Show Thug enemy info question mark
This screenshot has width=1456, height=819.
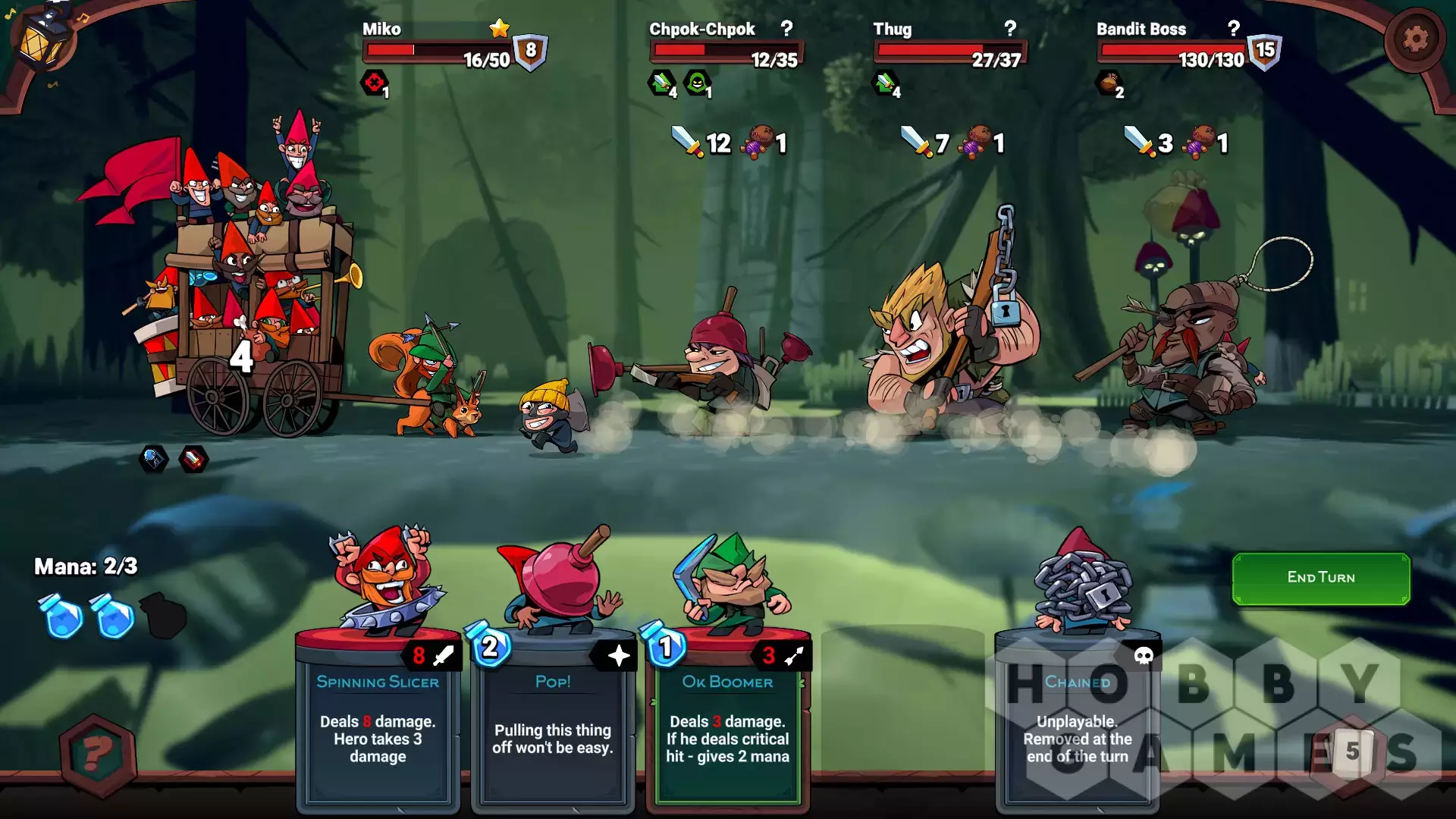tap(1010, 29)
